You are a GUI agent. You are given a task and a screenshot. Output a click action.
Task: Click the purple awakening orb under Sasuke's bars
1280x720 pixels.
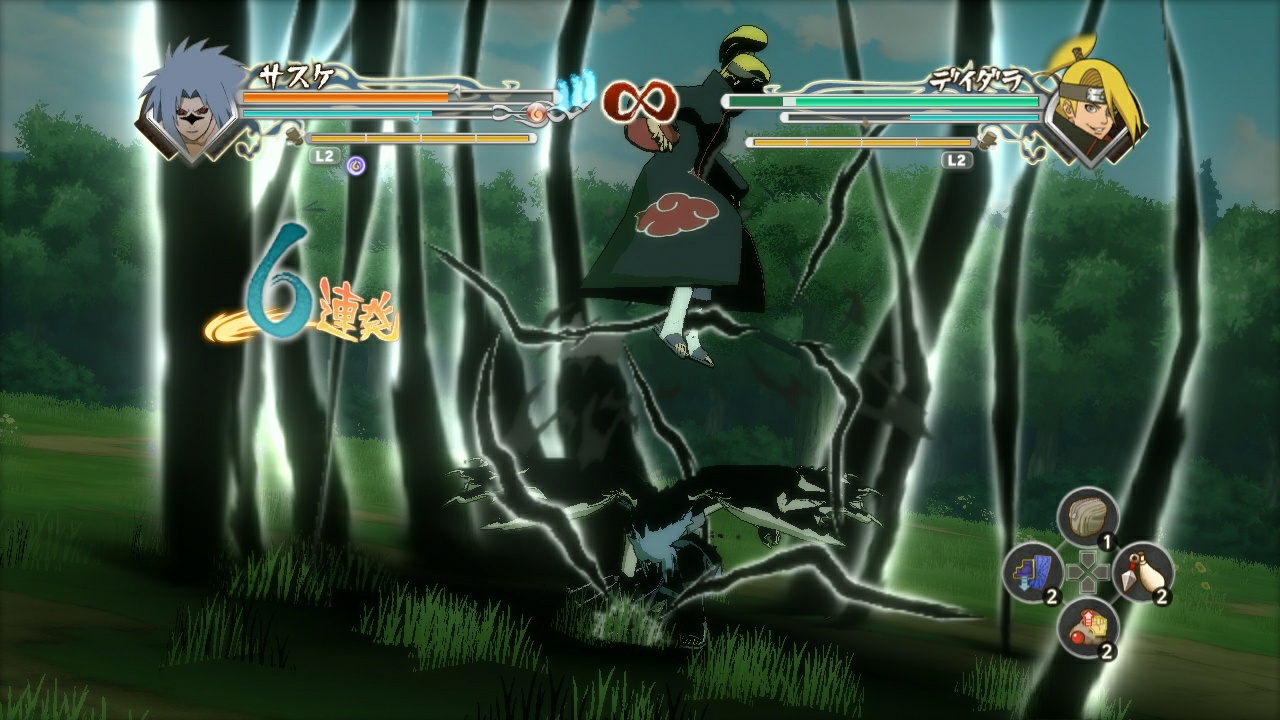(356, 164)
